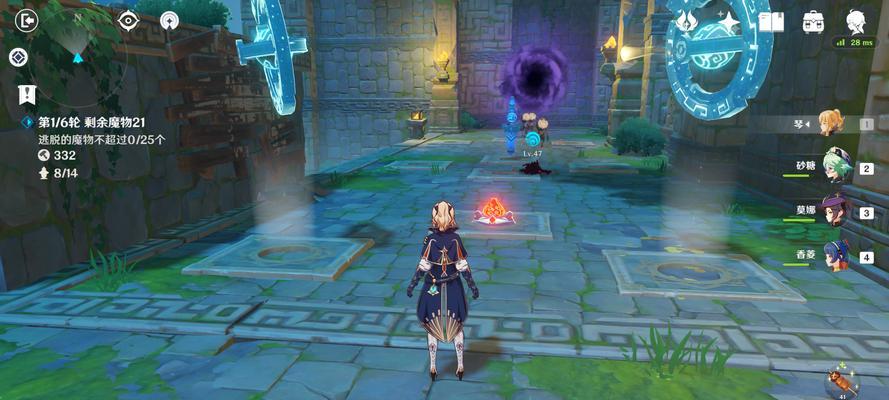Click the diamond icon left of the minimap
Viewport: 889px width, 400px height.
click(17, 57)
